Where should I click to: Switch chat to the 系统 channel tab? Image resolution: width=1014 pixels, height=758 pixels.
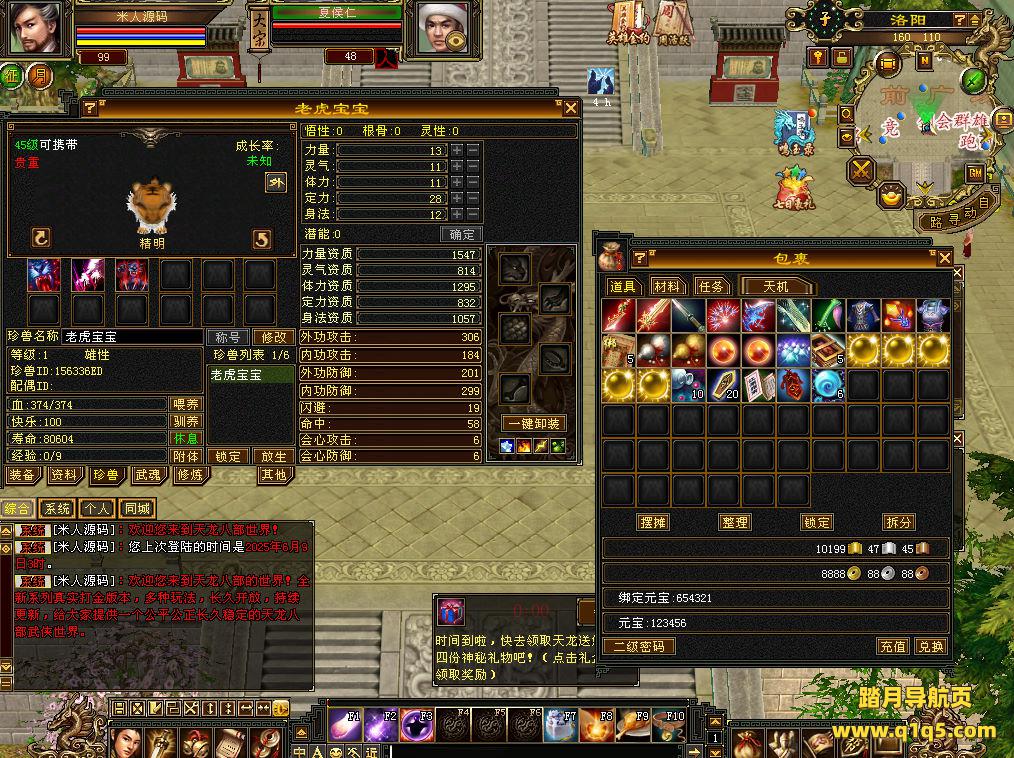point(59,509)
